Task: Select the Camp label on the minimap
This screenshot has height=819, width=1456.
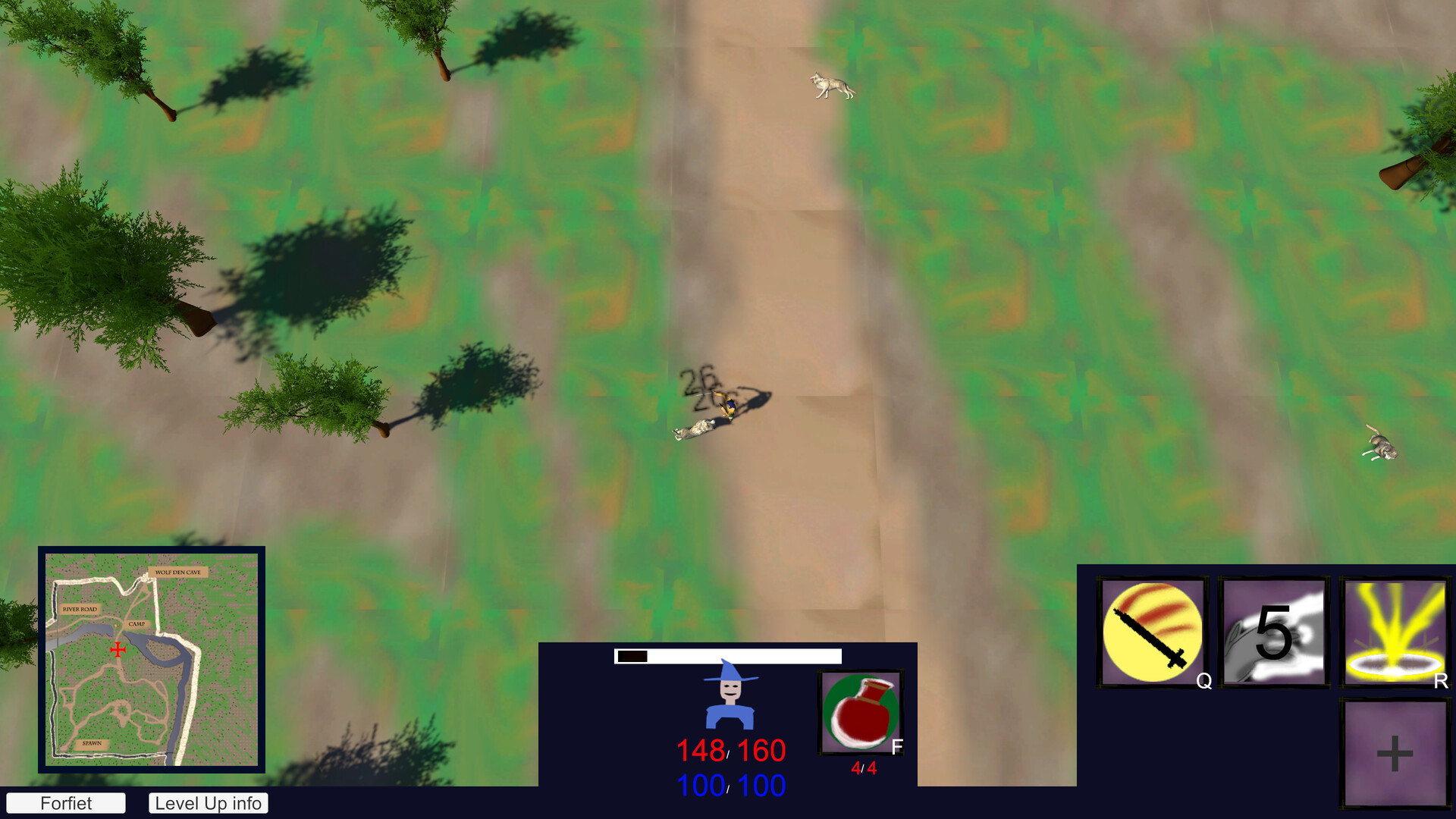Action: [136, 625]
